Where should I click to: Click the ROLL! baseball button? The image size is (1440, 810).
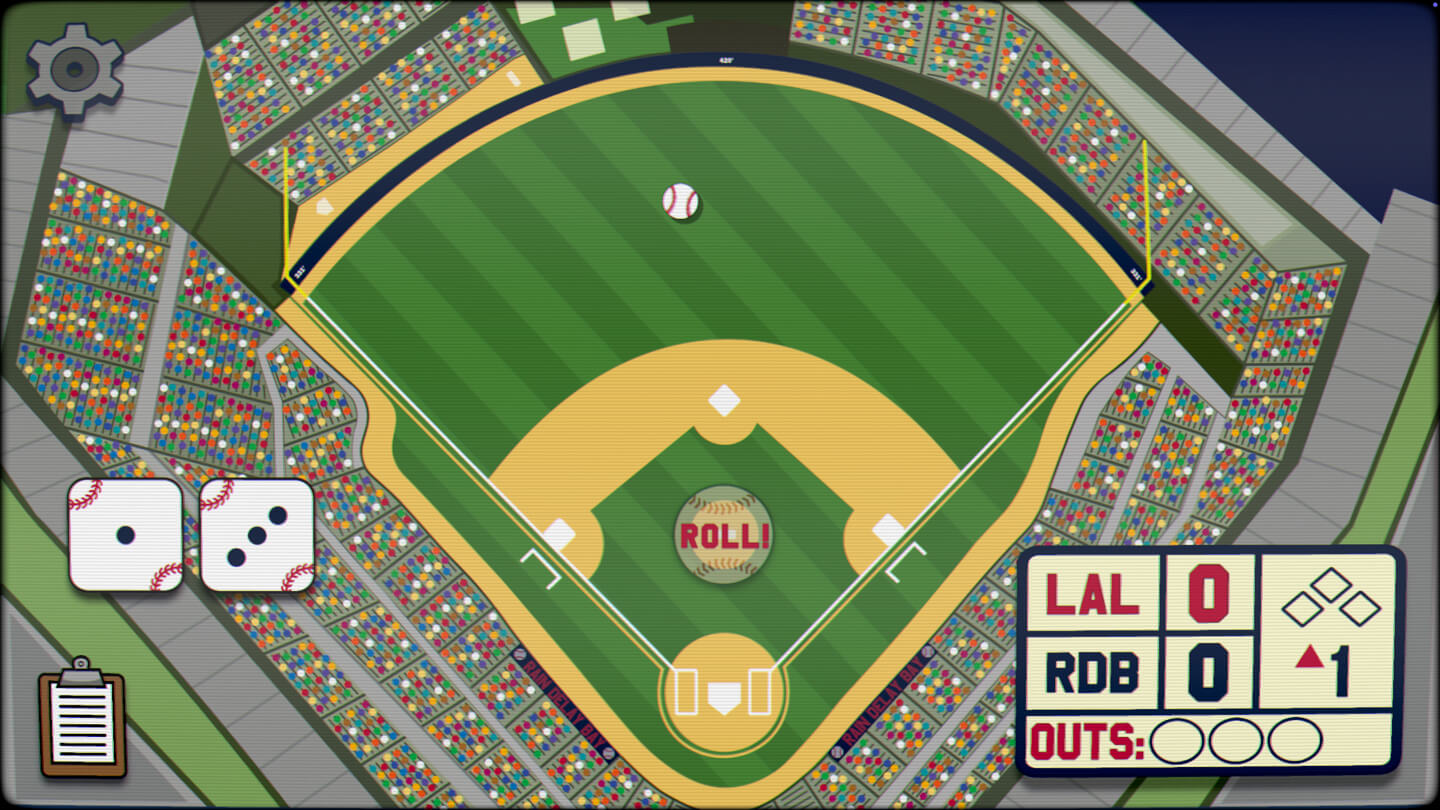[723, 535]
